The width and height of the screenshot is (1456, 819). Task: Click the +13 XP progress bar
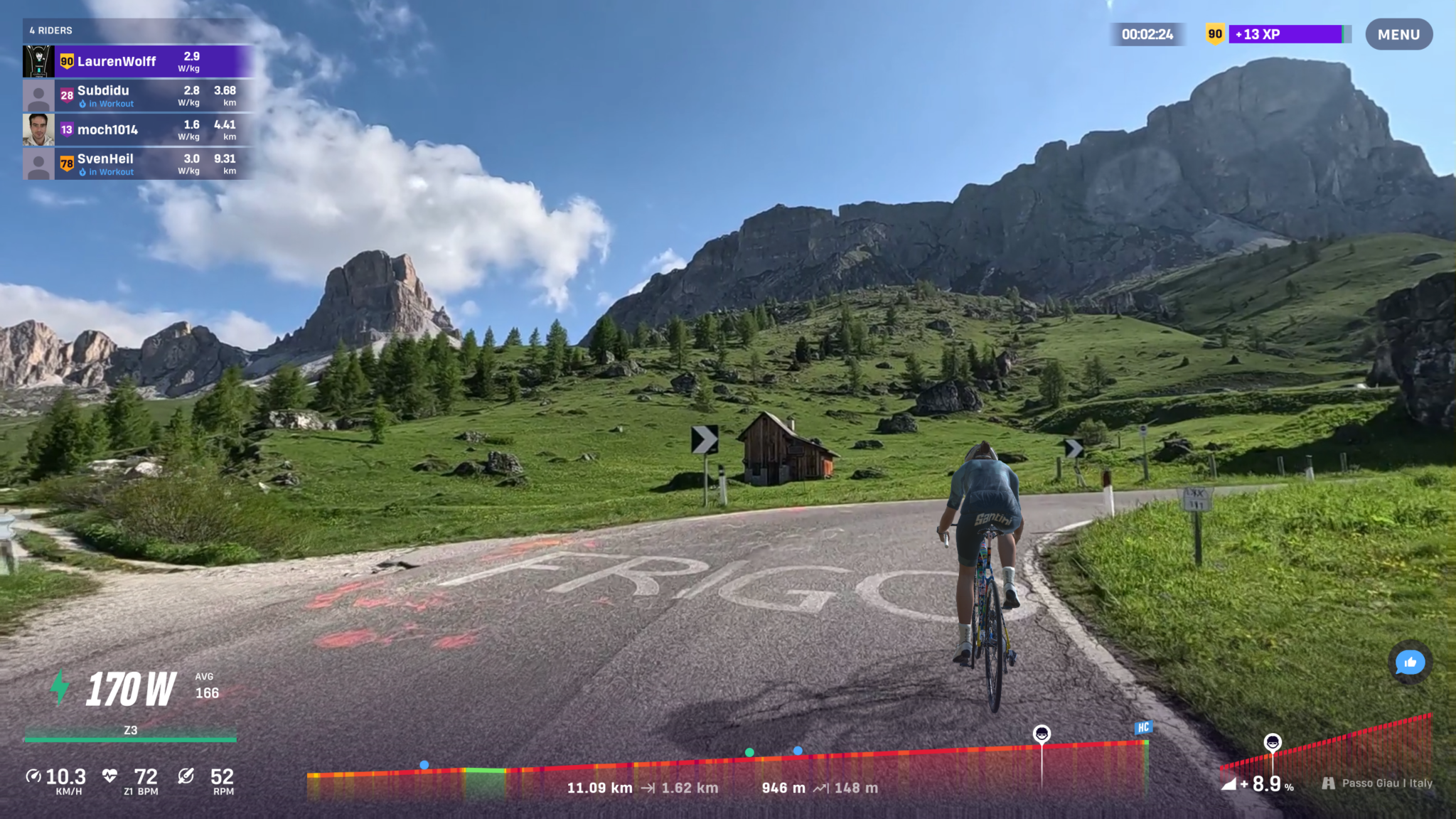coord(1288,33)
